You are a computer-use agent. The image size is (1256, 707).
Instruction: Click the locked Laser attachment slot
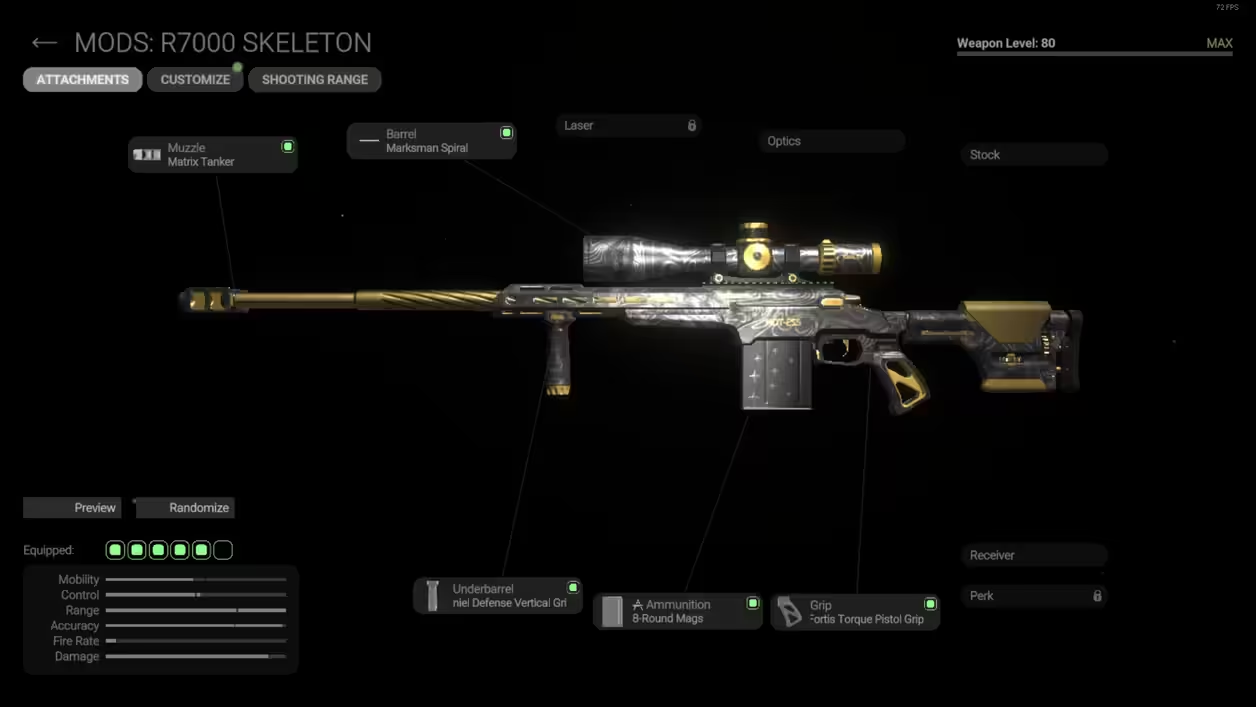(x=628, y=126)
